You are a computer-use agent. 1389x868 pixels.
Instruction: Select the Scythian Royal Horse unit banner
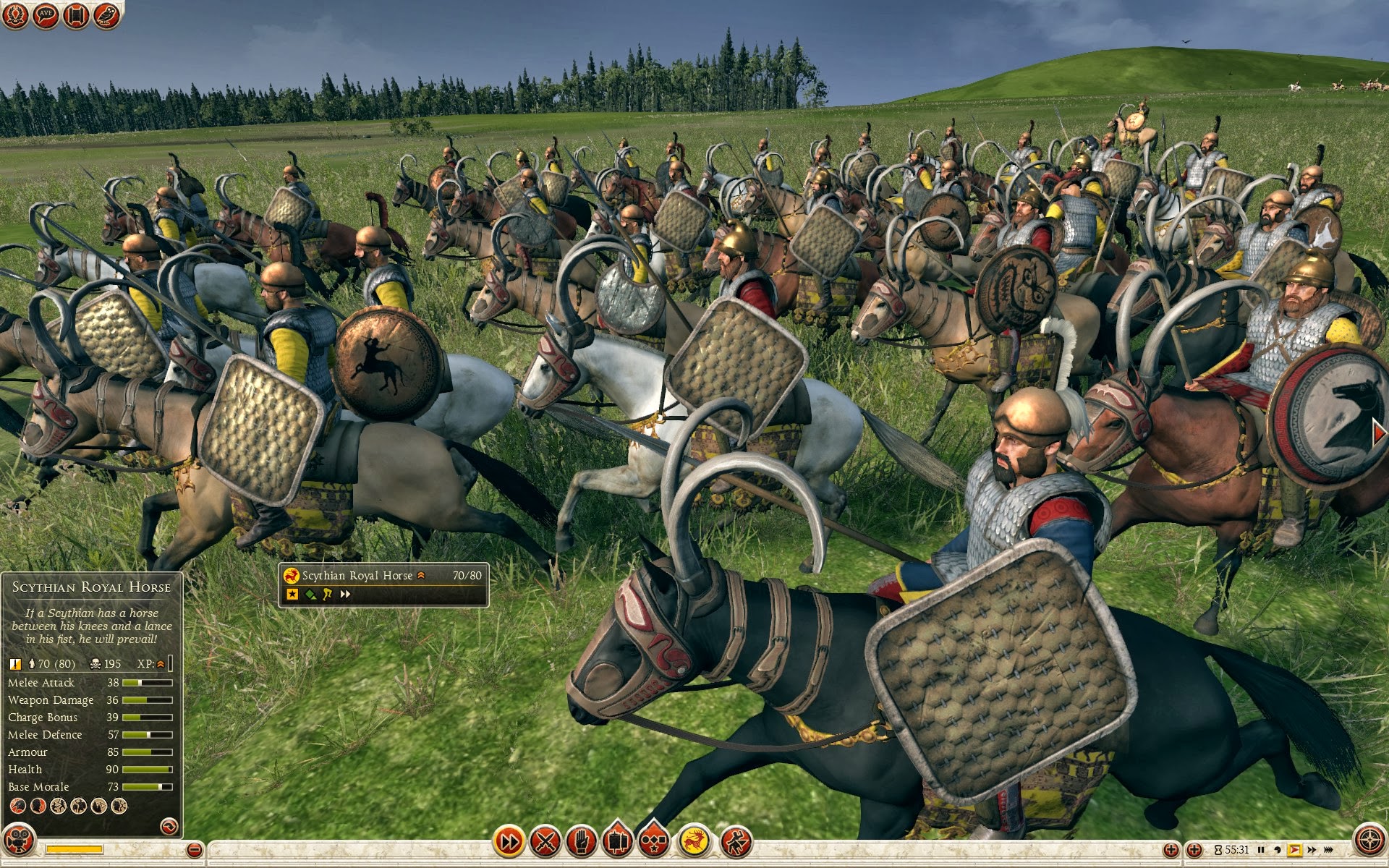383,584
